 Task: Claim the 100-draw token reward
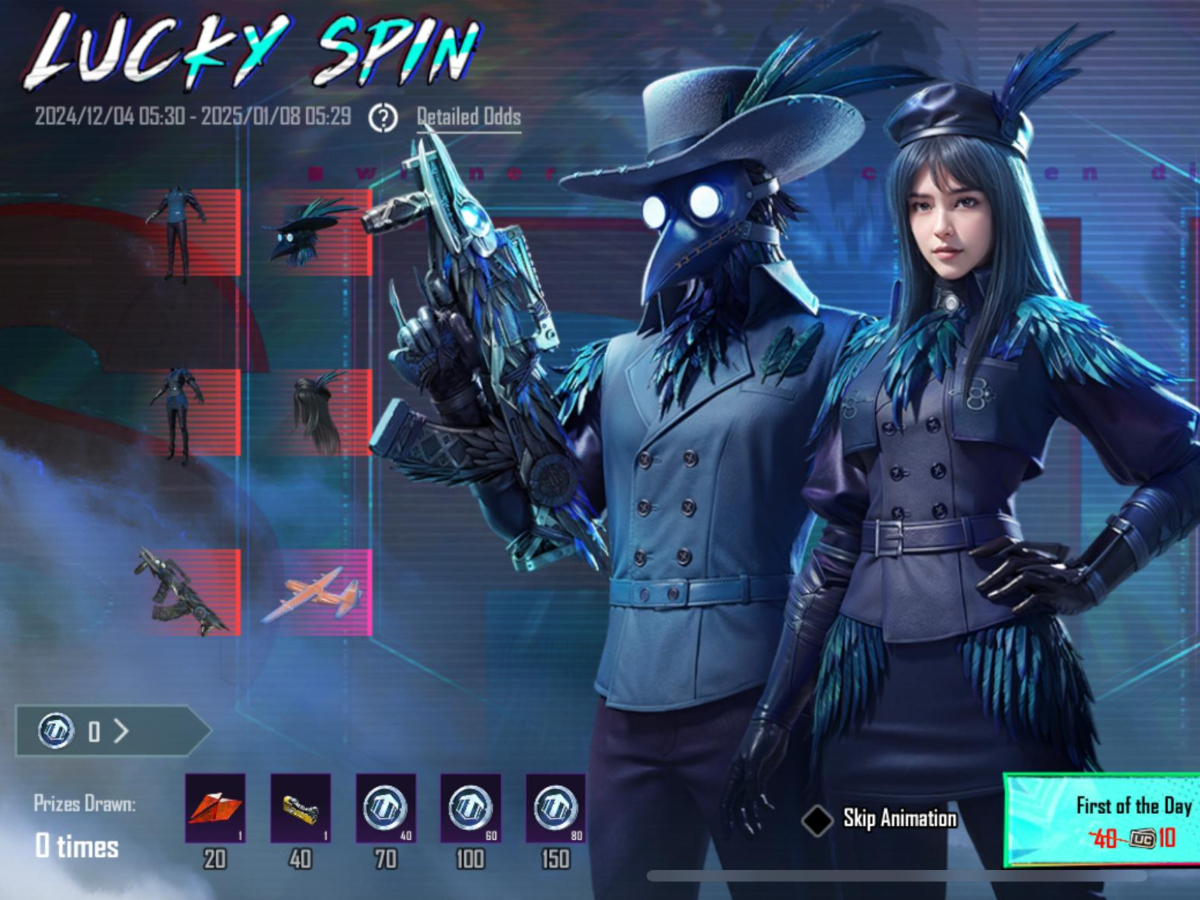click(470, 807)
